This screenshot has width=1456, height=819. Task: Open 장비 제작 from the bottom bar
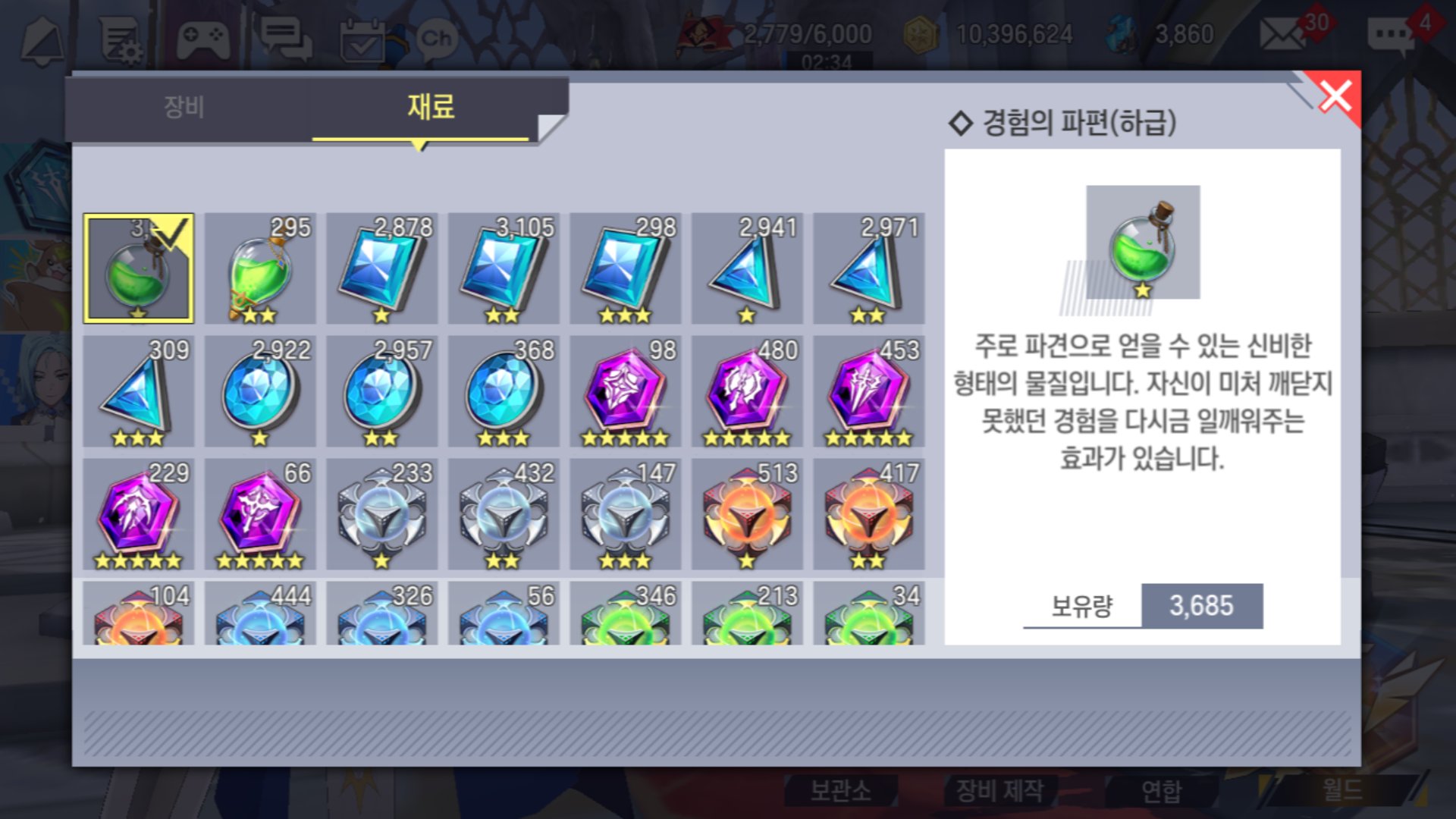point(999,790)
